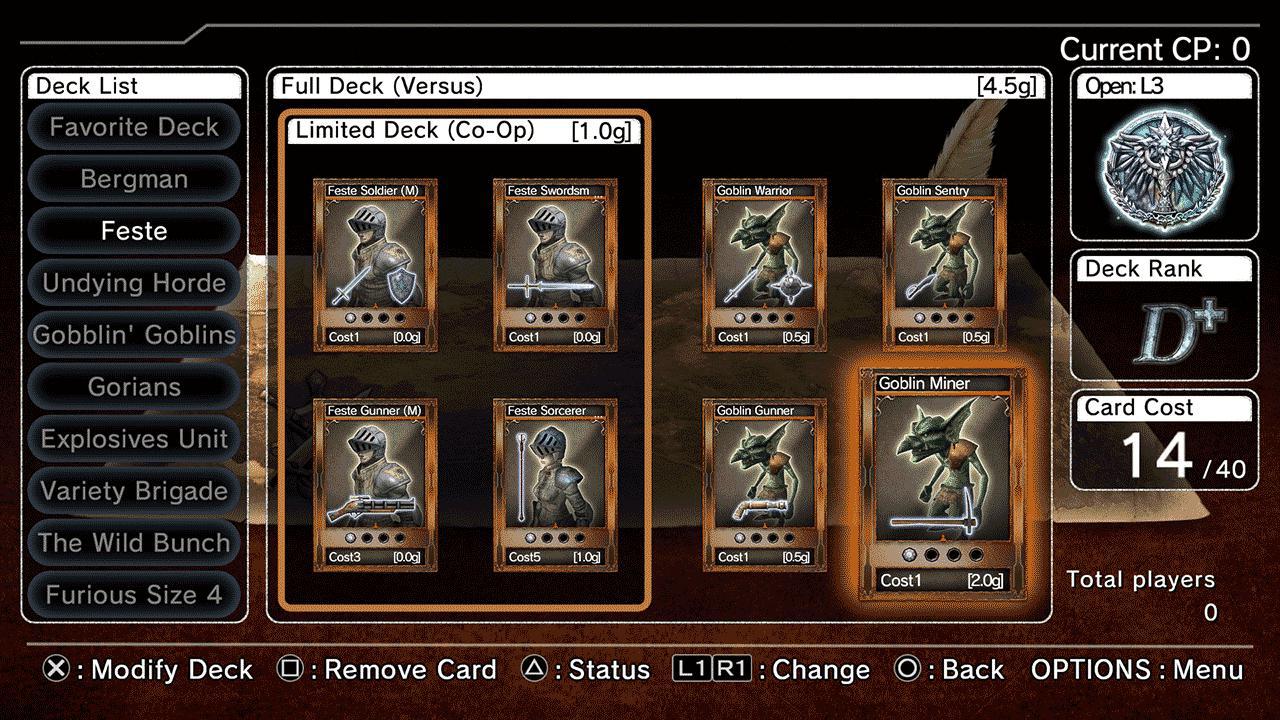Open the Deck Rank panel showing D+

click(1163, 300)
